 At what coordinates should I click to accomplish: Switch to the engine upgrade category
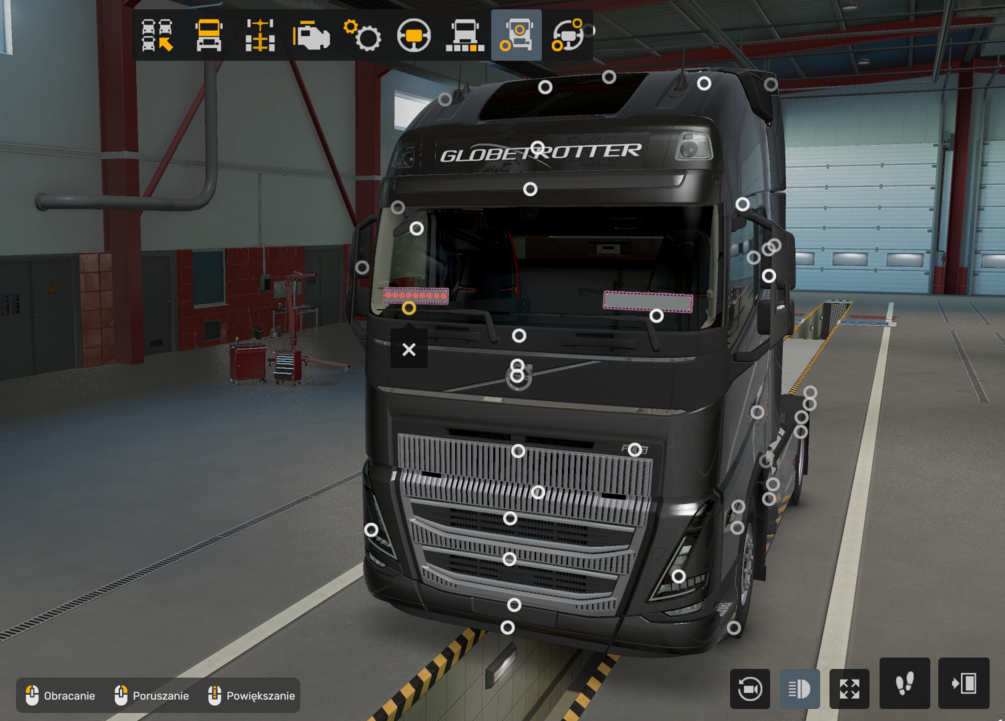pyautogui.click(x=311, y=35)
